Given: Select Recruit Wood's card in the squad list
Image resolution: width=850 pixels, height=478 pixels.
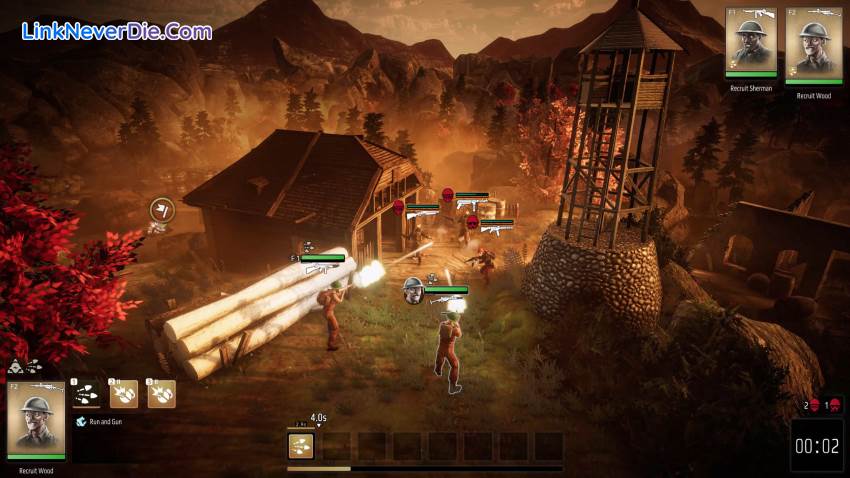Looking at the screenshot, I should pos(813,44).
